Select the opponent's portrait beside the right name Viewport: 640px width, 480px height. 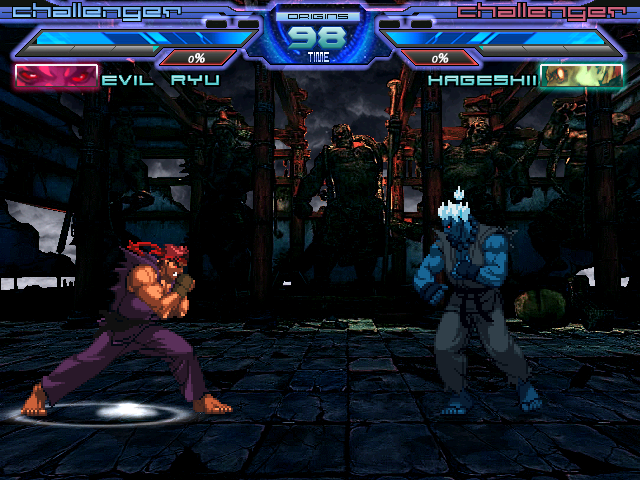pos(580,77)
